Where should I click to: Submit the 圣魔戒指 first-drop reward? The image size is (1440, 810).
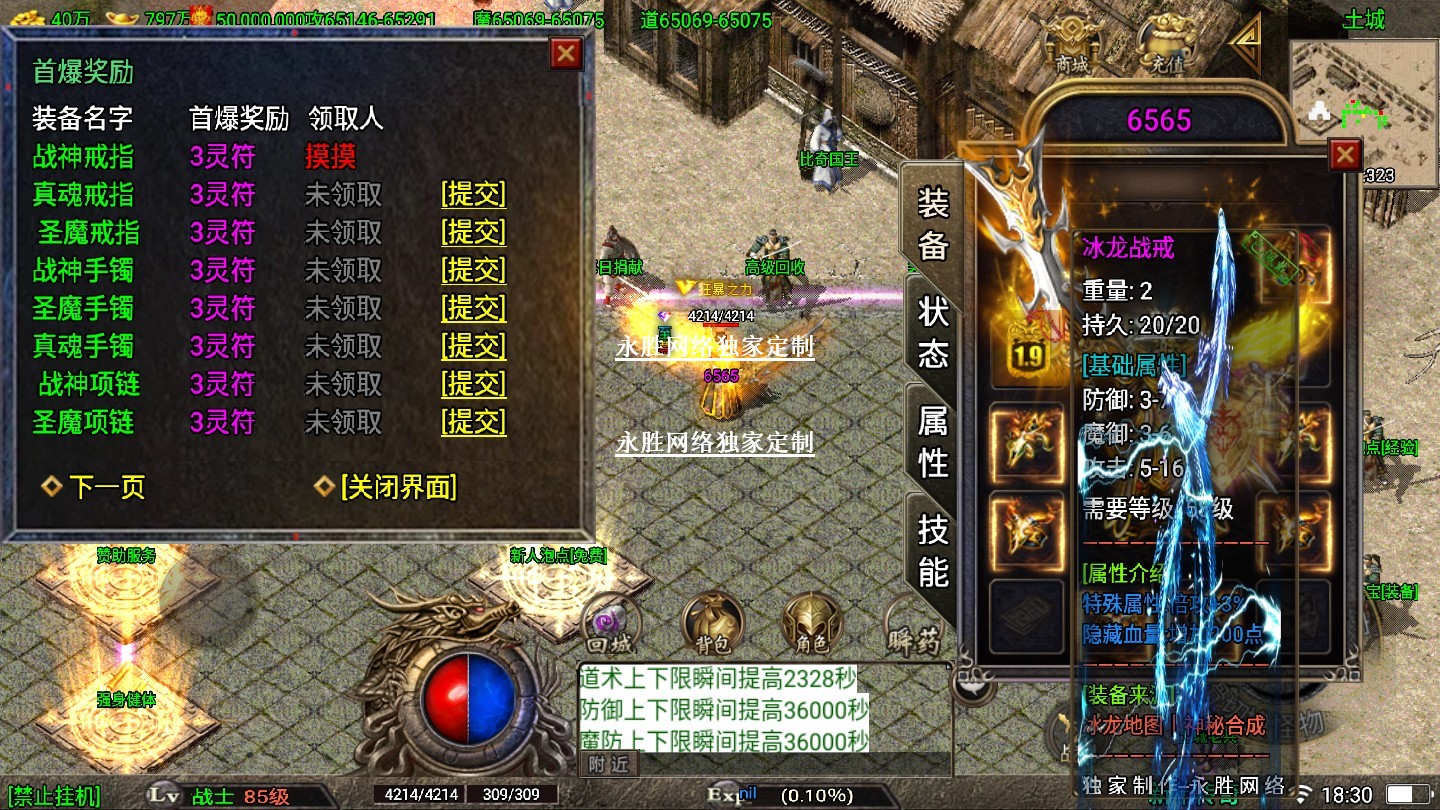pos(474,233)
